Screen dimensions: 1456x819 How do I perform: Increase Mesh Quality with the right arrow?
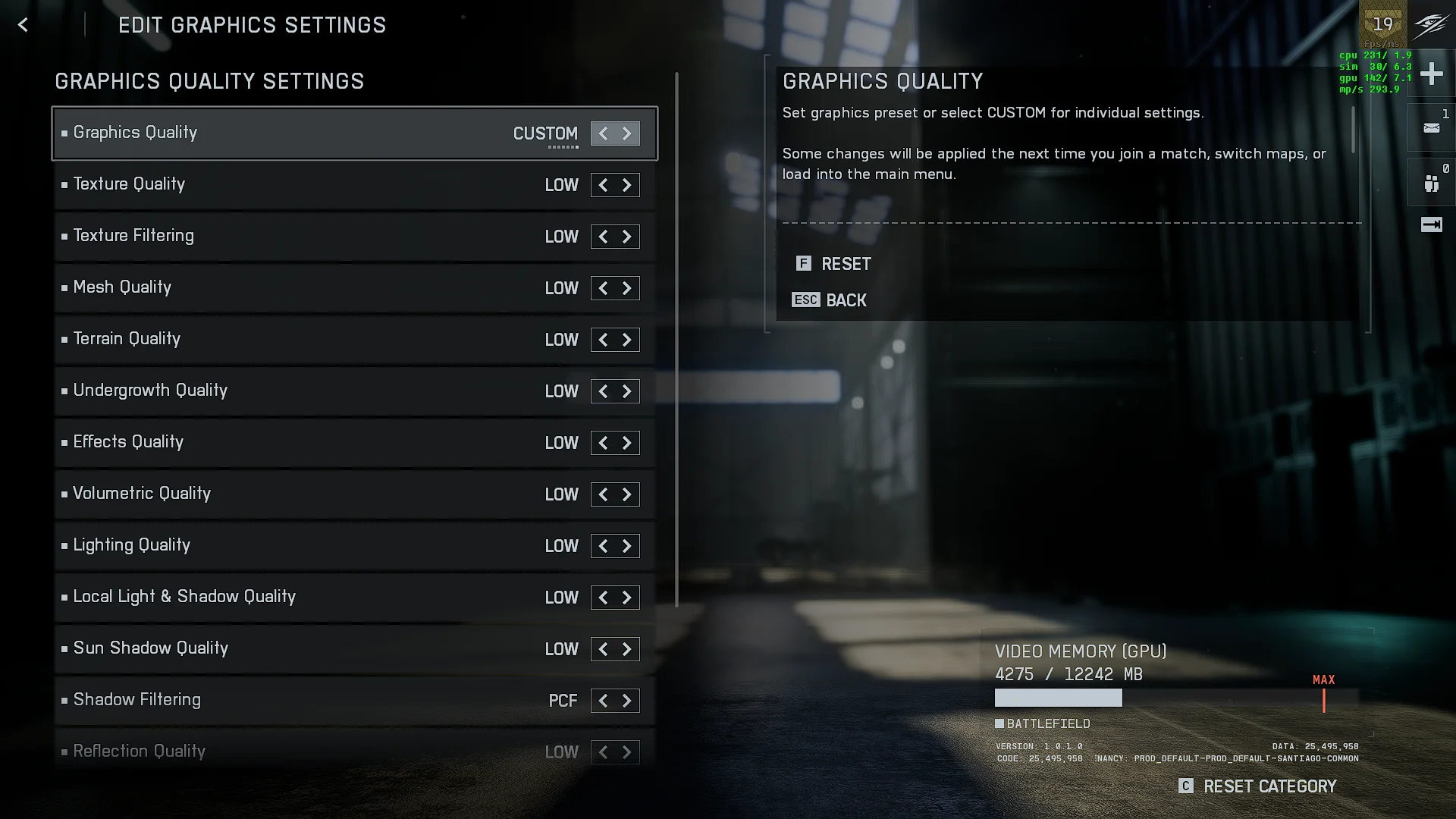(627, 288)
